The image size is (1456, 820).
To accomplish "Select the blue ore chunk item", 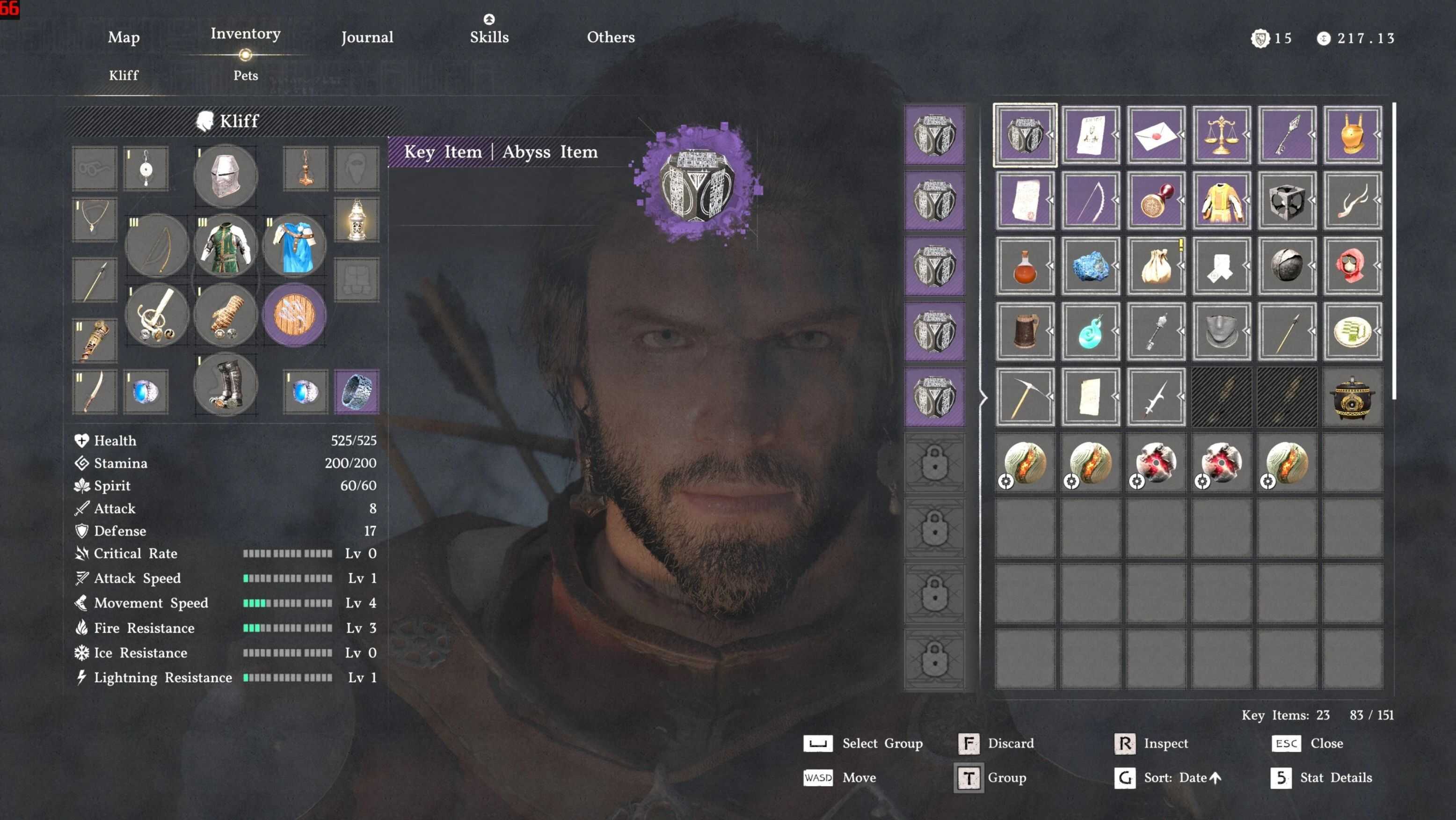I will (x=1090, y=266).
